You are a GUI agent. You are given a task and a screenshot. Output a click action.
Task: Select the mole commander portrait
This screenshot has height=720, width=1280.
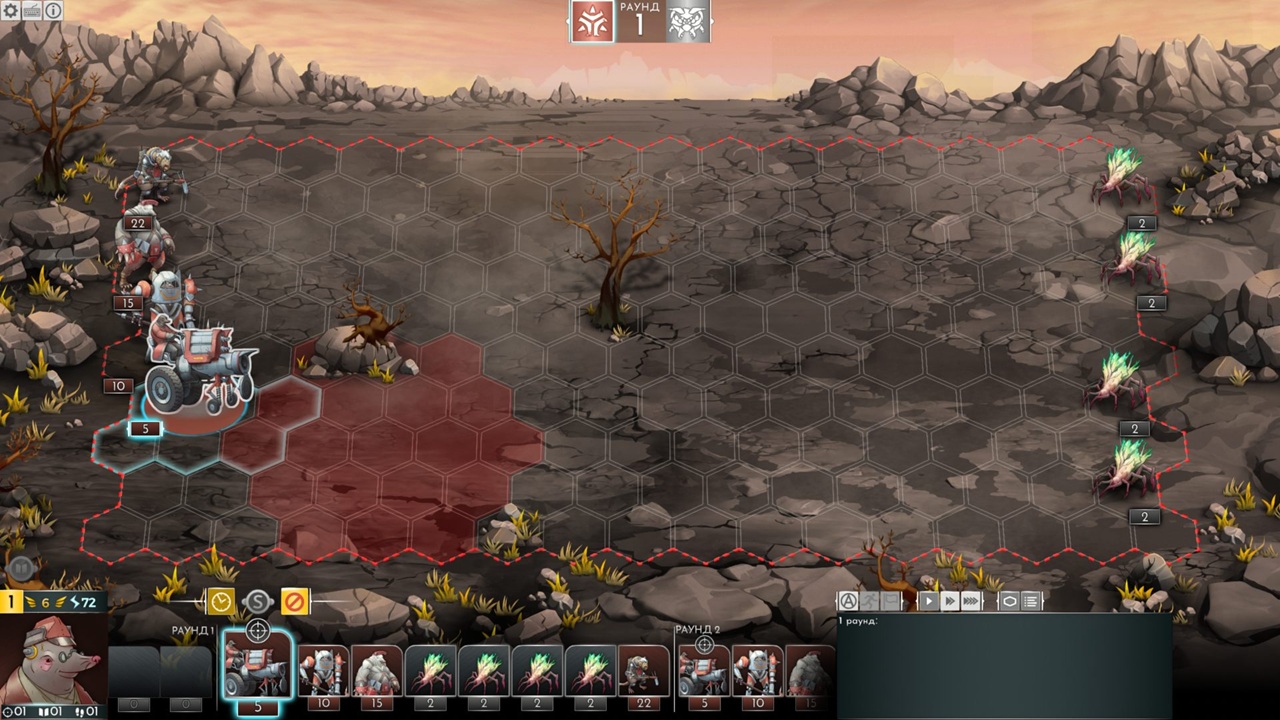pos(54,660)
